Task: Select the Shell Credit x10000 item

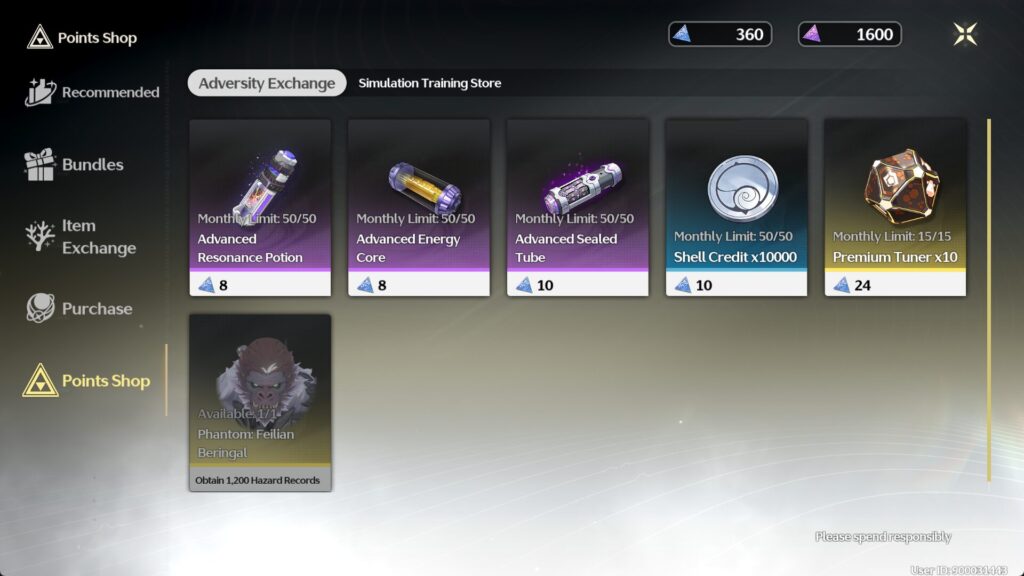Action: click(x=737, y=207)
